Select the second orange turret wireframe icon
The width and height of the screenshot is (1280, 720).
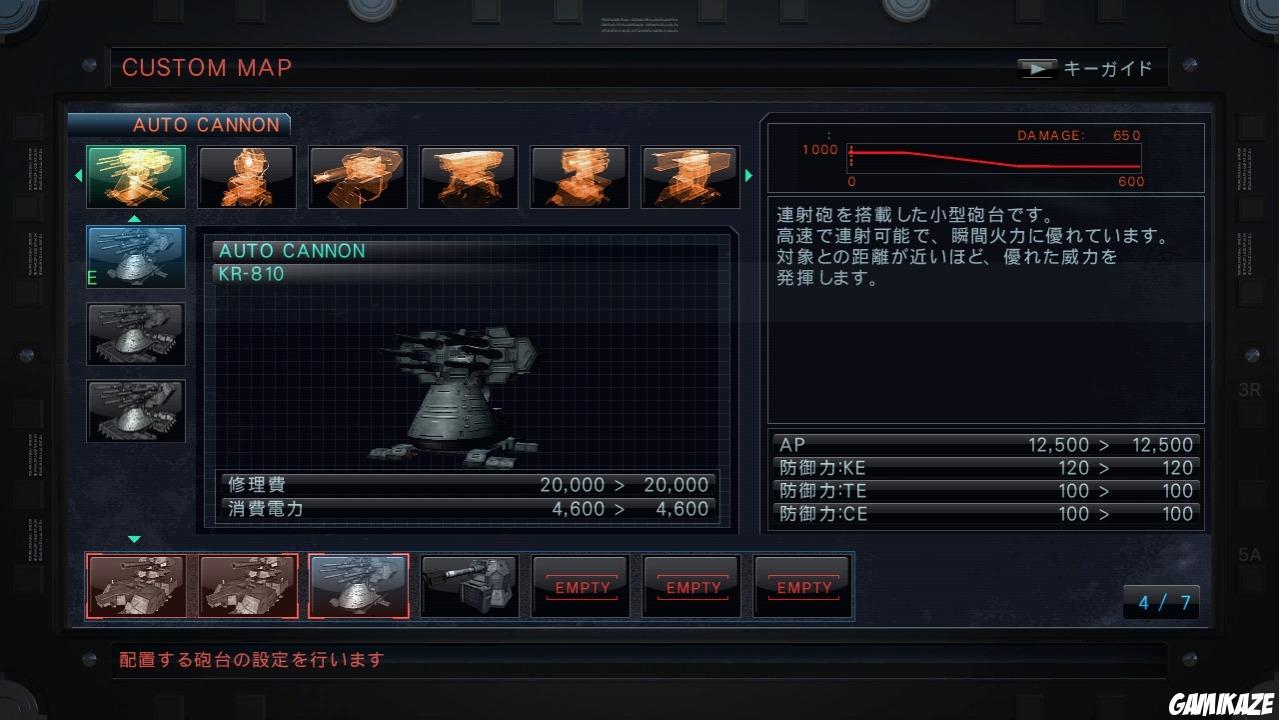pos(246,176)
